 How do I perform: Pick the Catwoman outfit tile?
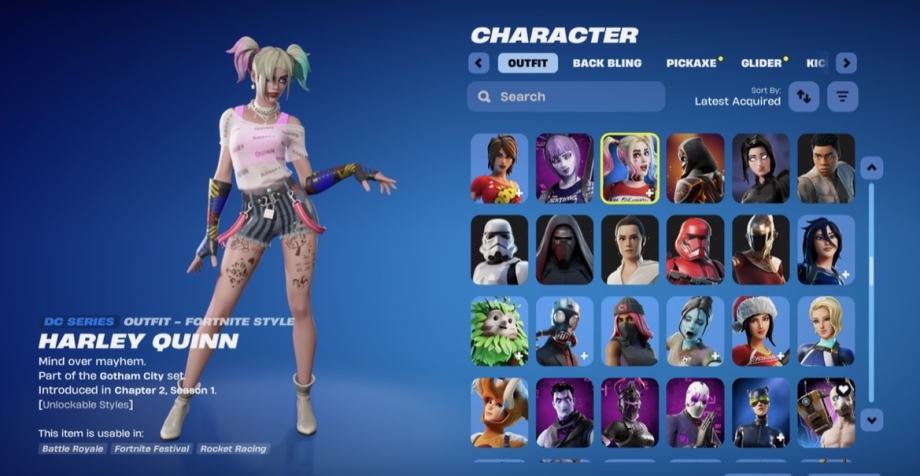tap(760, 412)
